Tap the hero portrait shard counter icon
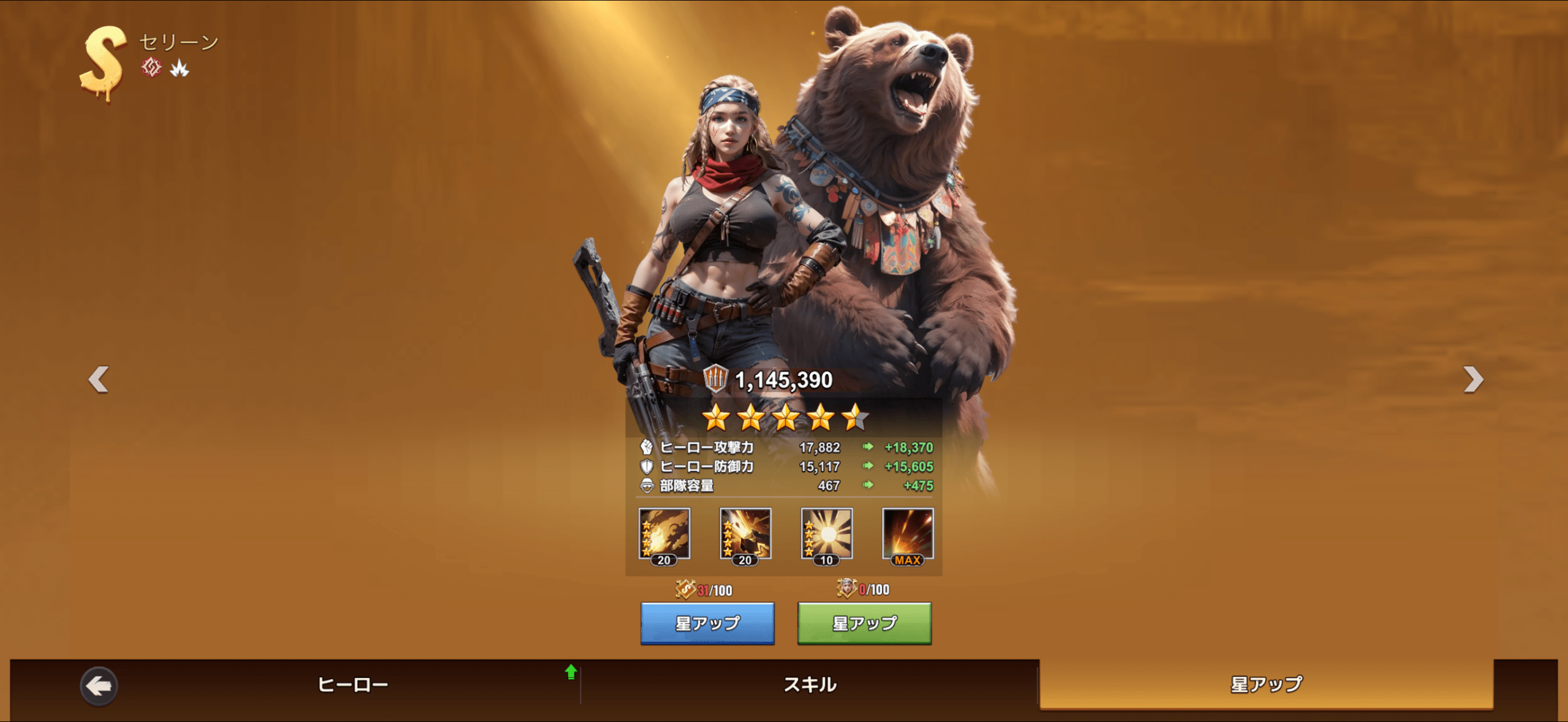The width and height of the screenshot is (1568, 722). pyautogui.click(x=846, y=588)
